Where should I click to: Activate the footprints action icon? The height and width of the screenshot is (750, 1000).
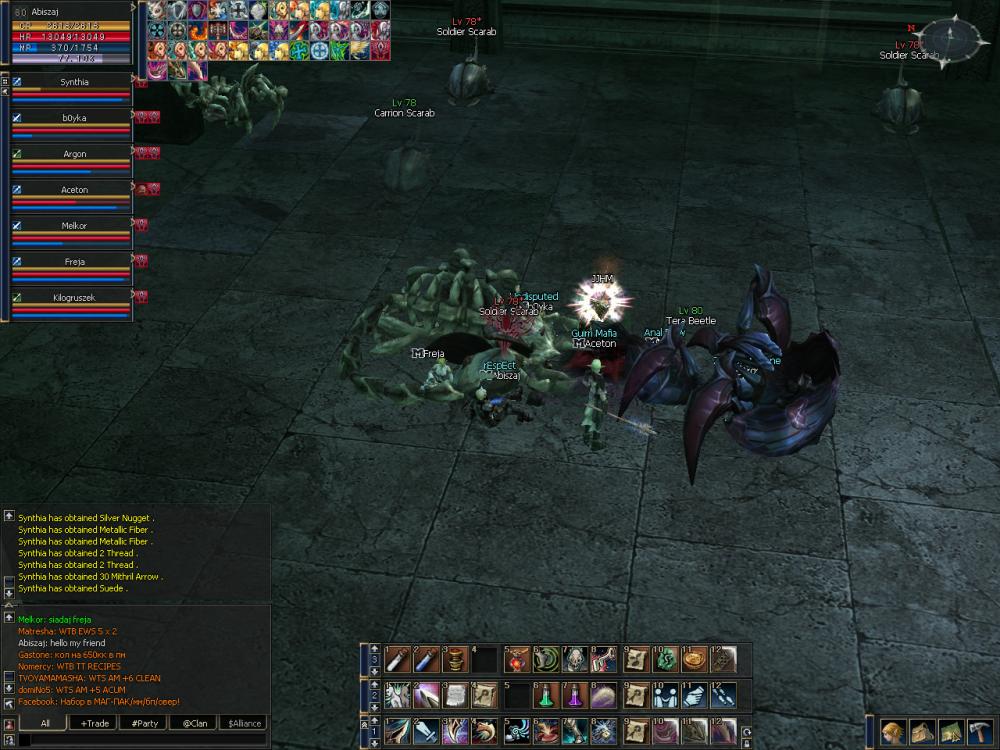[x=724, y=695]
